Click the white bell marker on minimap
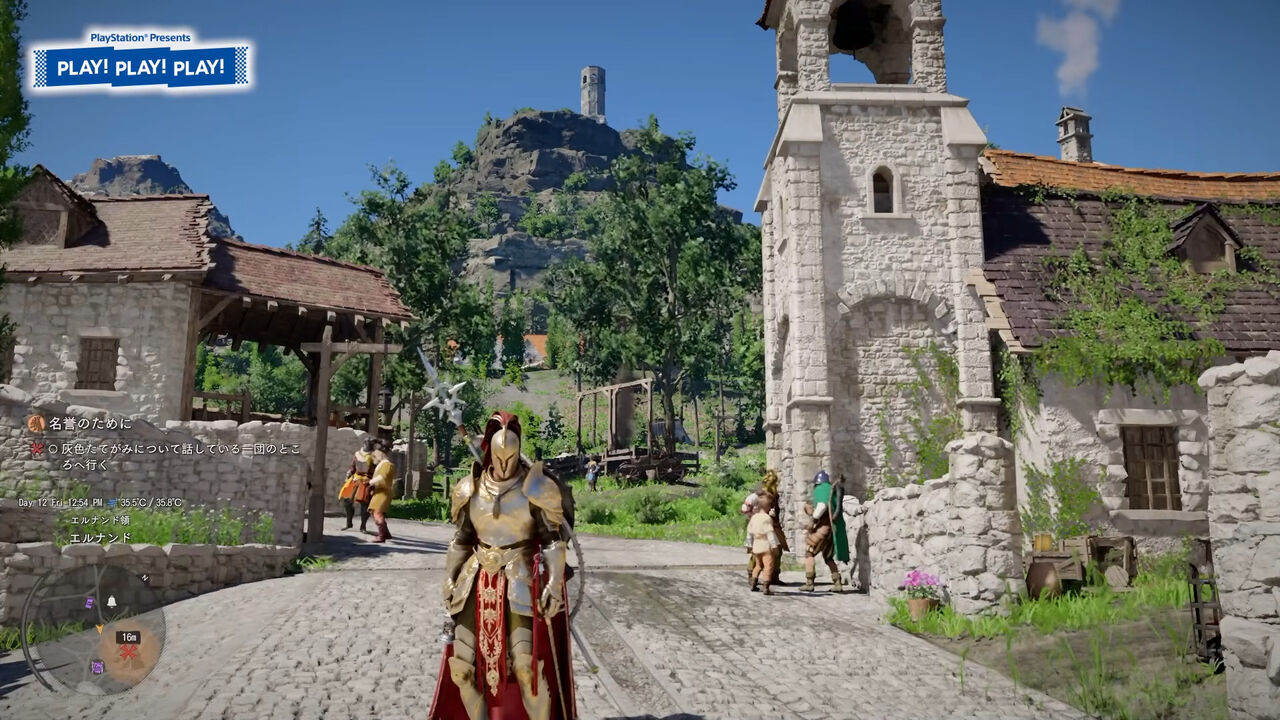The width and height of the screenshot is (1280, 720). pyautogui.click(x=112, y=601)
